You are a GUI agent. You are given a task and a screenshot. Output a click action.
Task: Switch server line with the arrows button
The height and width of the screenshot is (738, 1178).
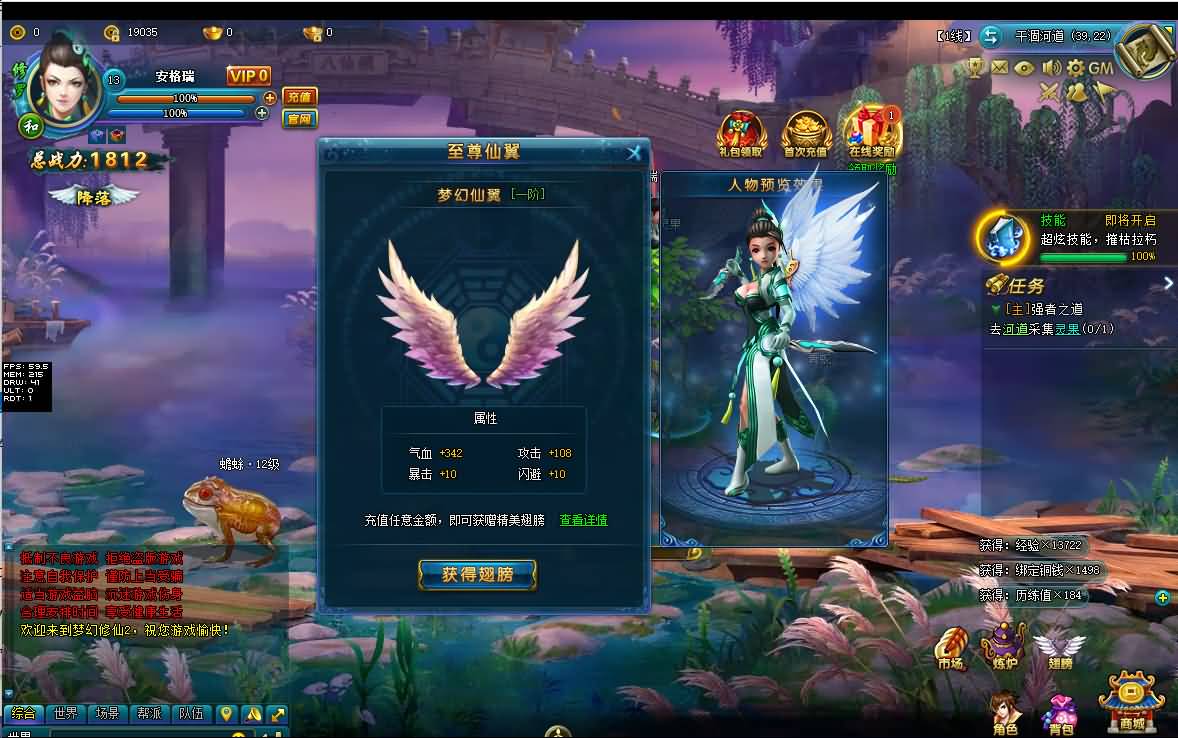[x=990, y=36]
